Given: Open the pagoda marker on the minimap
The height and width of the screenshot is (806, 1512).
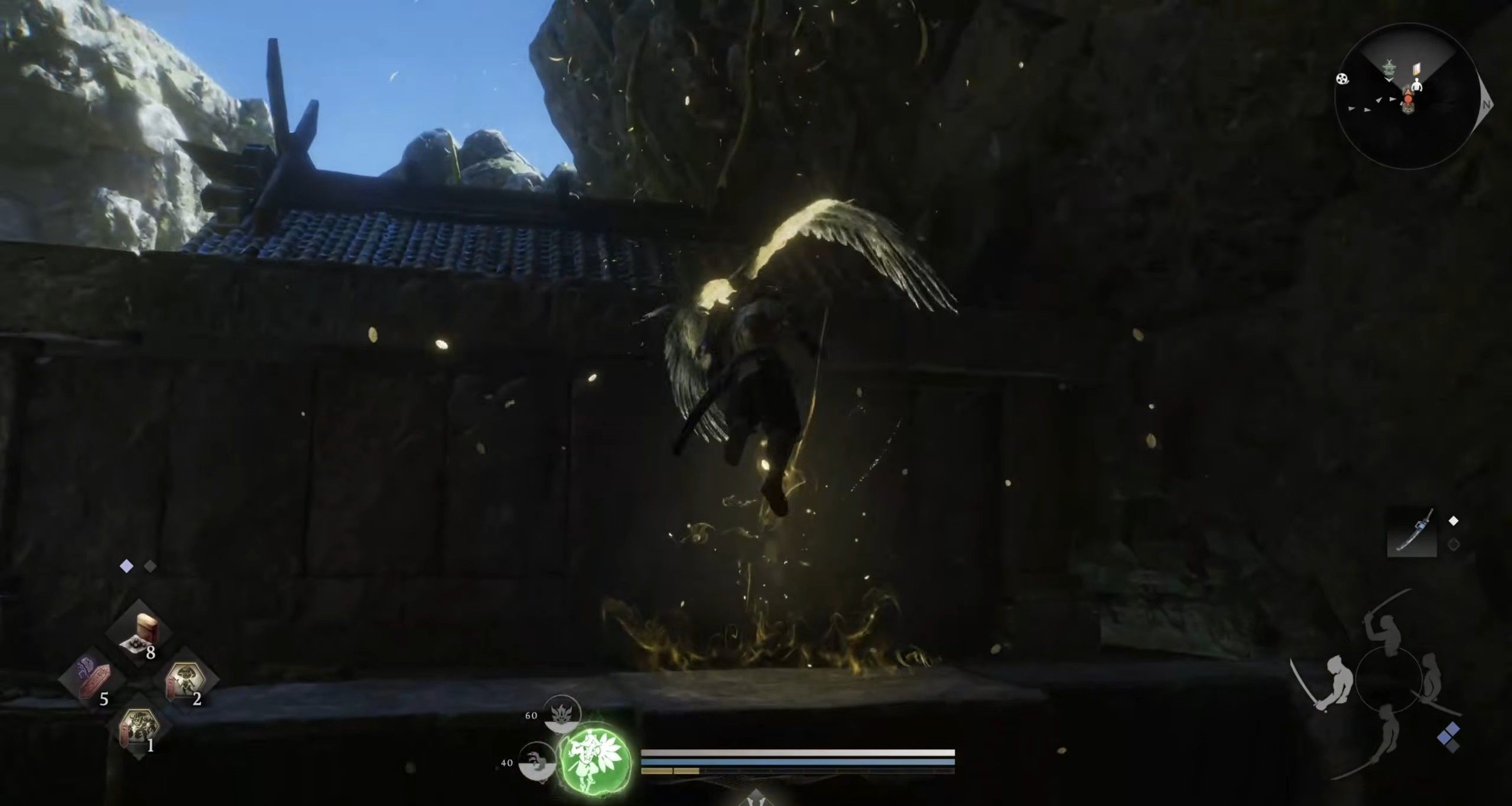Looking at the screenshot, I should (x=1390, y=69).
